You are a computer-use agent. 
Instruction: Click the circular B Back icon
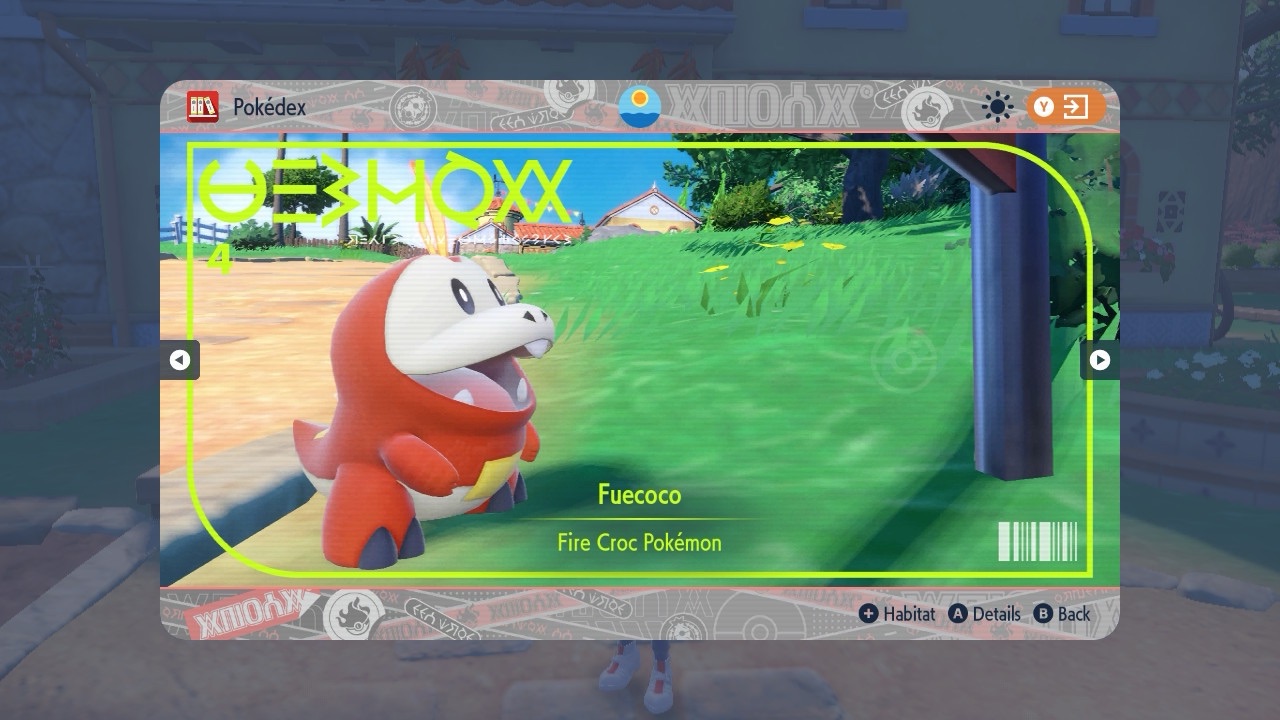pyautogui.click(x=1042, y=614)
